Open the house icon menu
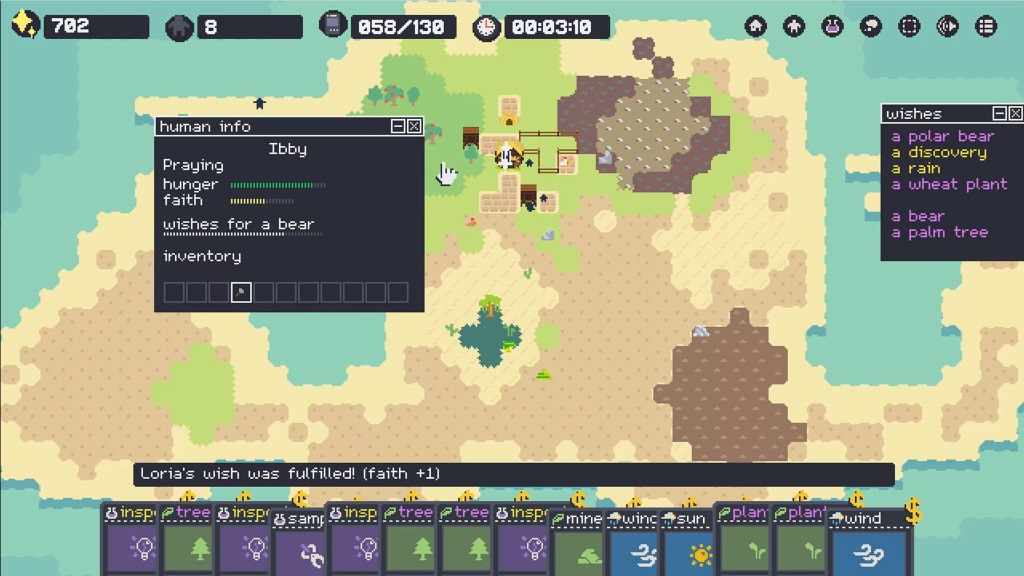The image size is (1024, 576). point(756,26)
